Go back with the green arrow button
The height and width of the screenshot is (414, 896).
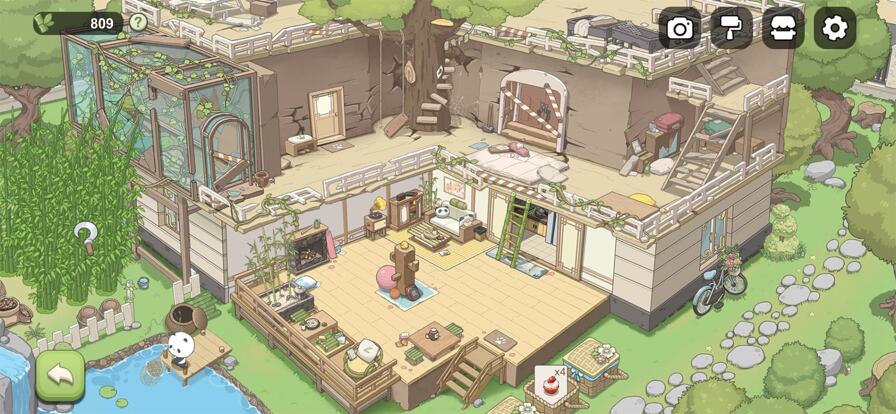click(60, 375)
